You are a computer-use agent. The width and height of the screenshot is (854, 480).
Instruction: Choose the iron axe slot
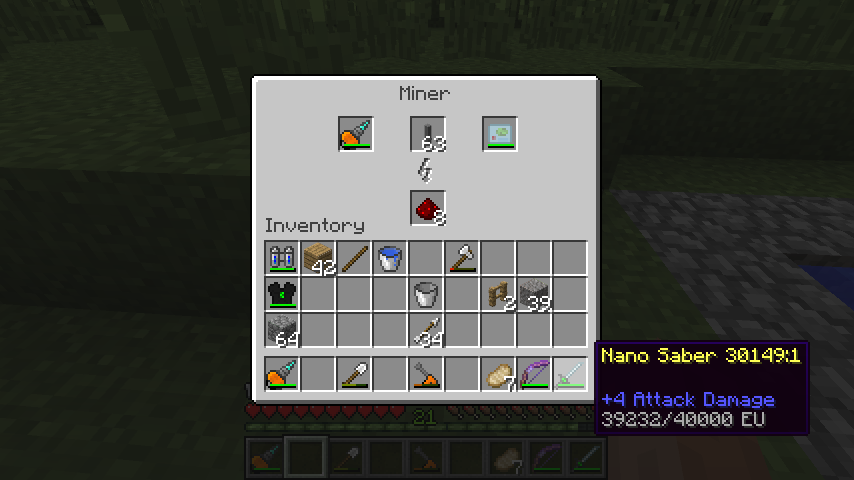[462, 258]
